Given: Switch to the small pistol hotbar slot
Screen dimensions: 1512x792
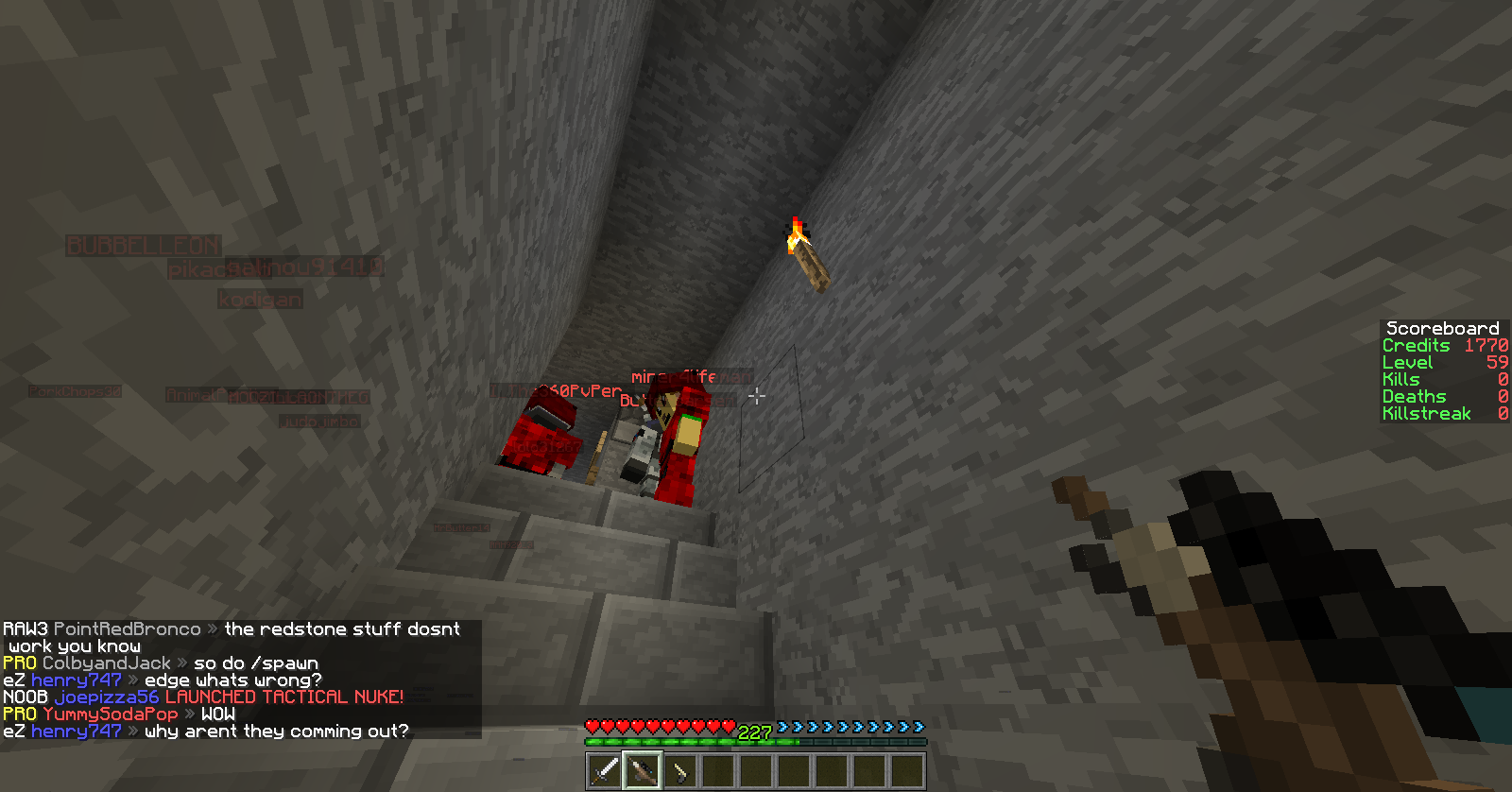Looking at the screenshot, I should tap(680, 771).
